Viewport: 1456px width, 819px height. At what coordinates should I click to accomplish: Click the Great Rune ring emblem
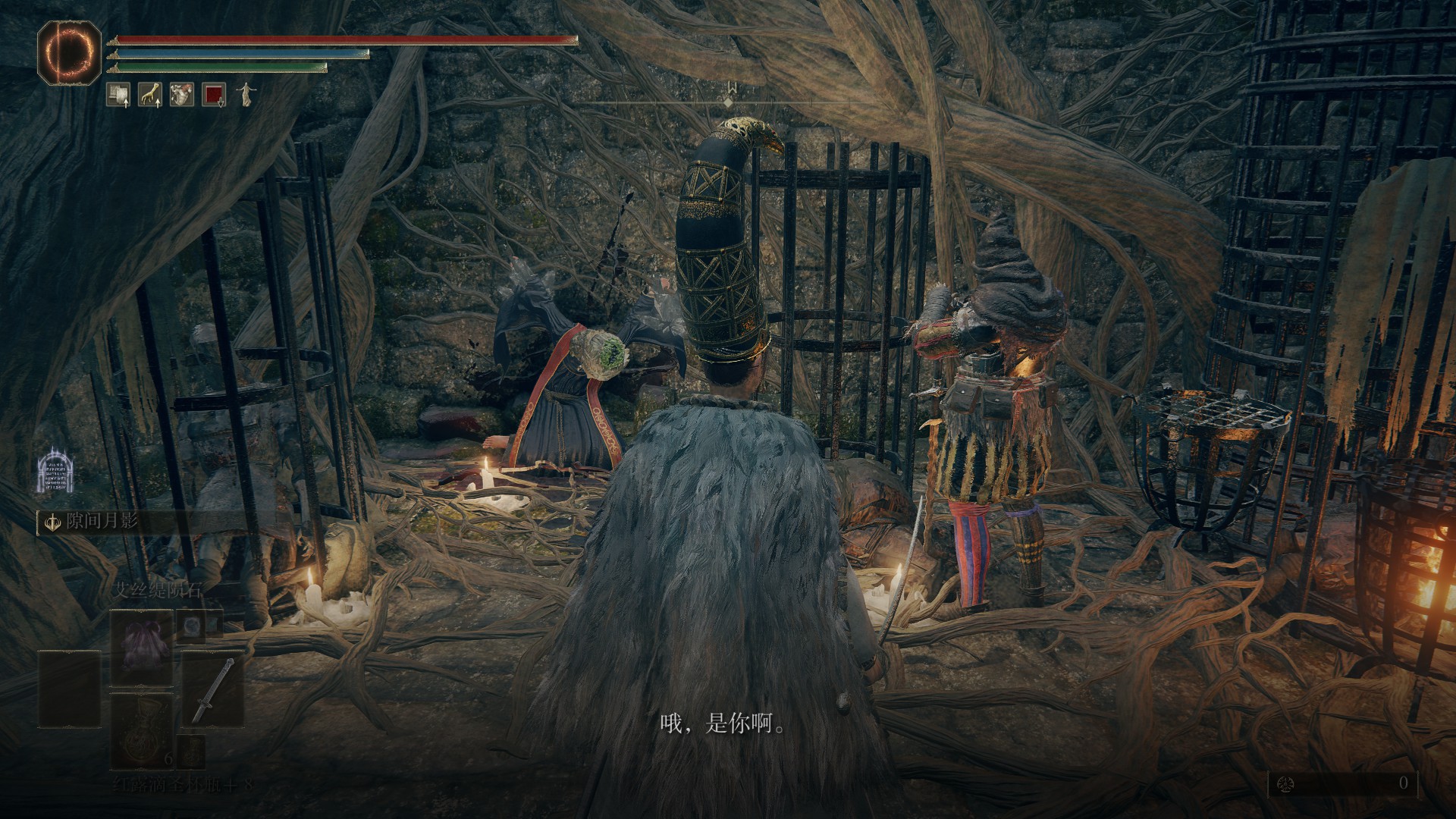[69, 53]
